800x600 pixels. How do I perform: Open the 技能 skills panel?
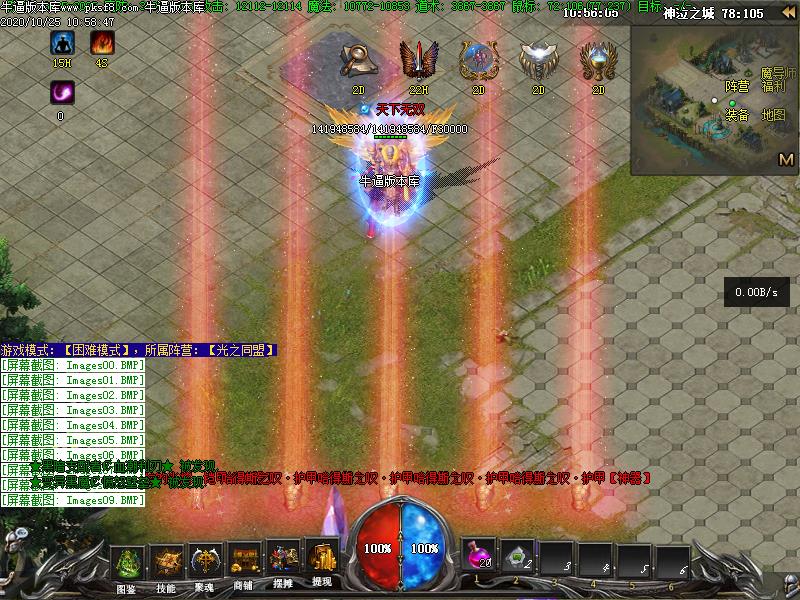(166, 565)
